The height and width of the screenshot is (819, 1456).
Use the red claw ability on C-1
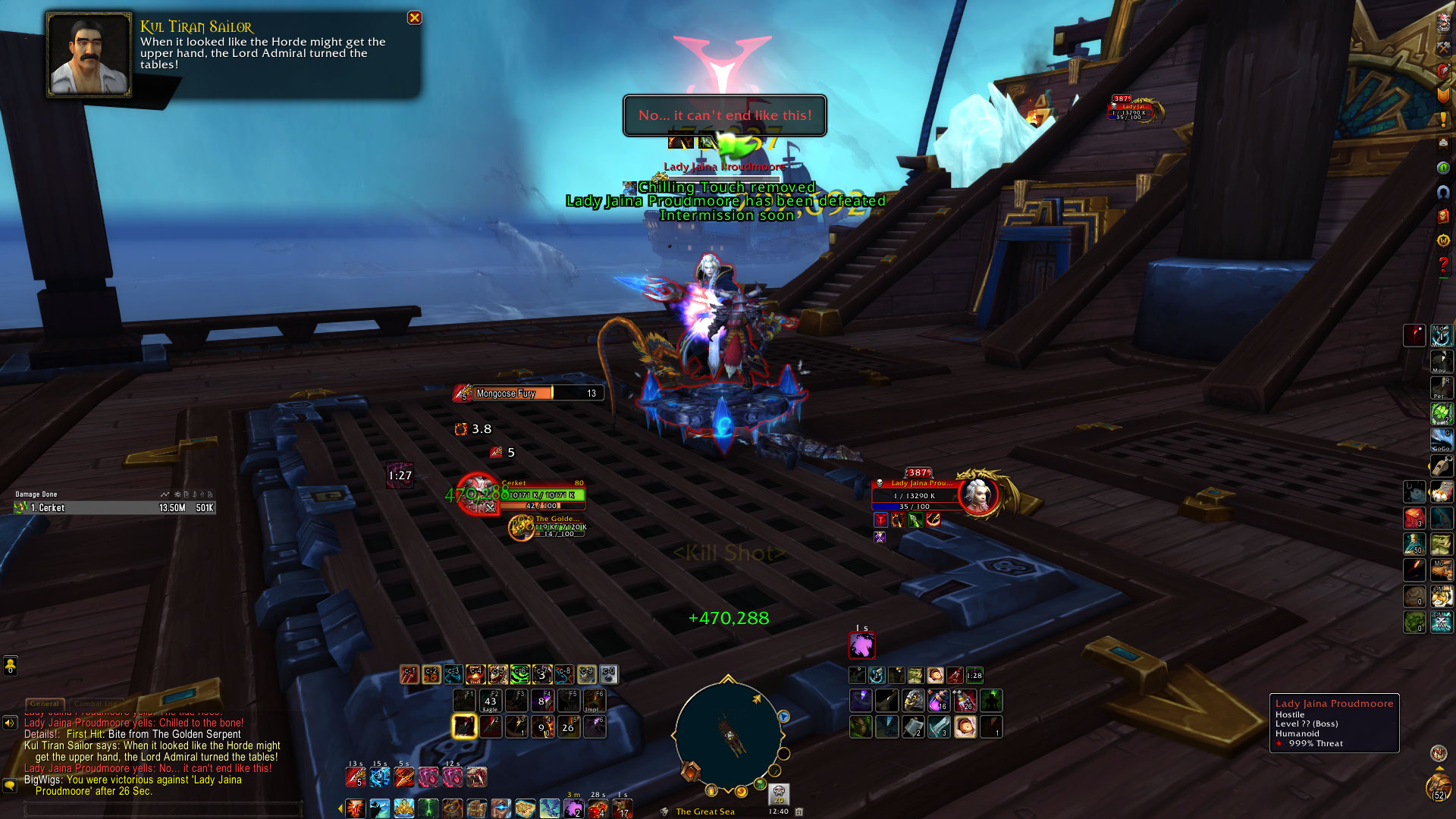[409, 674]
